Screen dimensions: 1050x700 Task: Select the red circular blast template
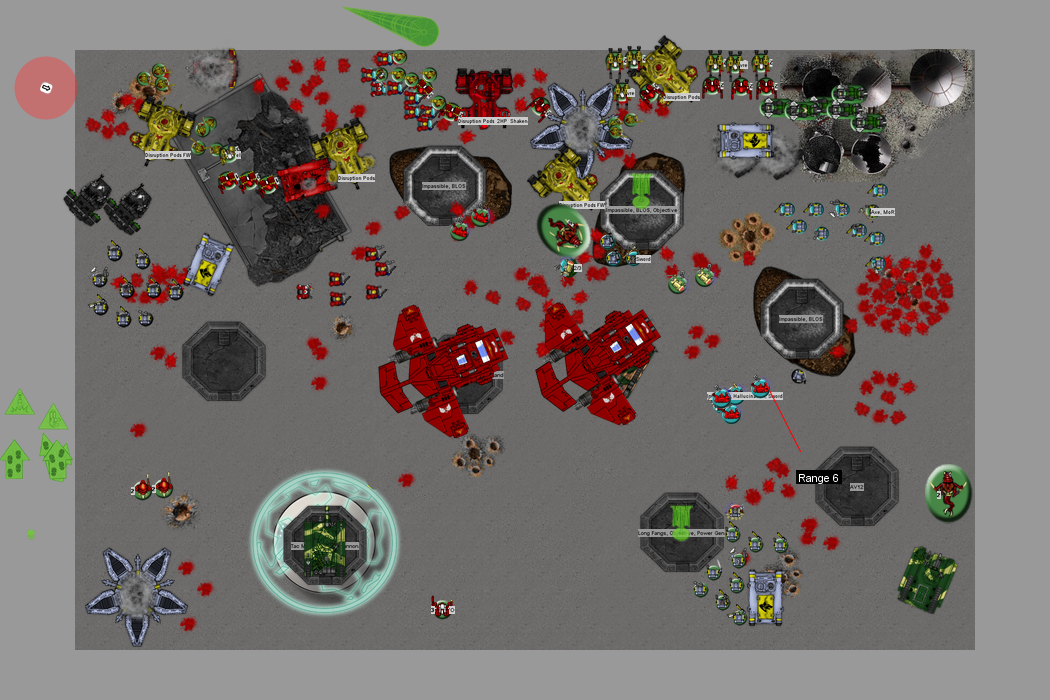pyautogui.click(x=46, y=88)
